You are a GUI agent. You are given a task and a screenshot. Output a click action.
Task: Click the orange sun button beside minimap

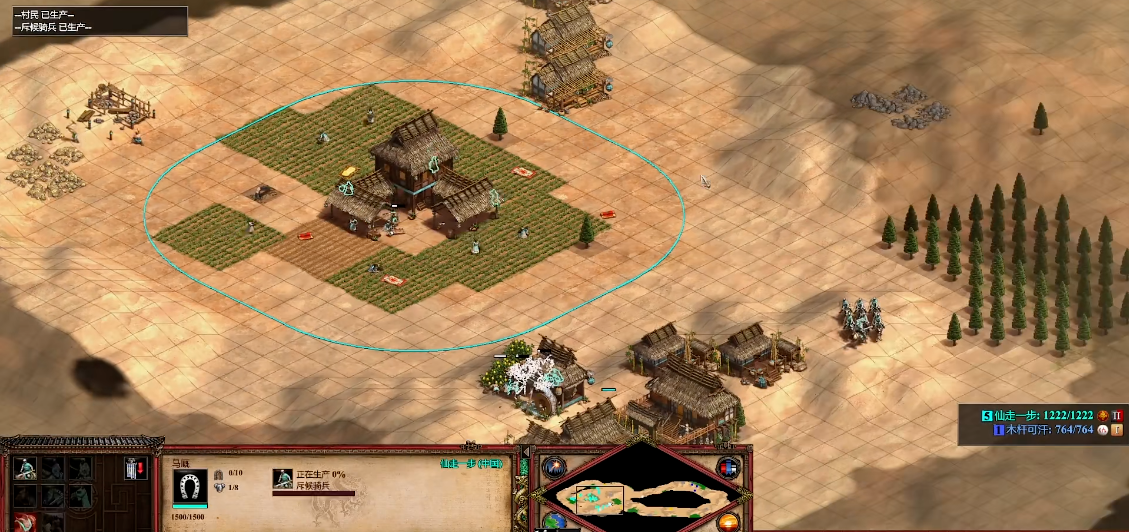click(x=728, y=521)
